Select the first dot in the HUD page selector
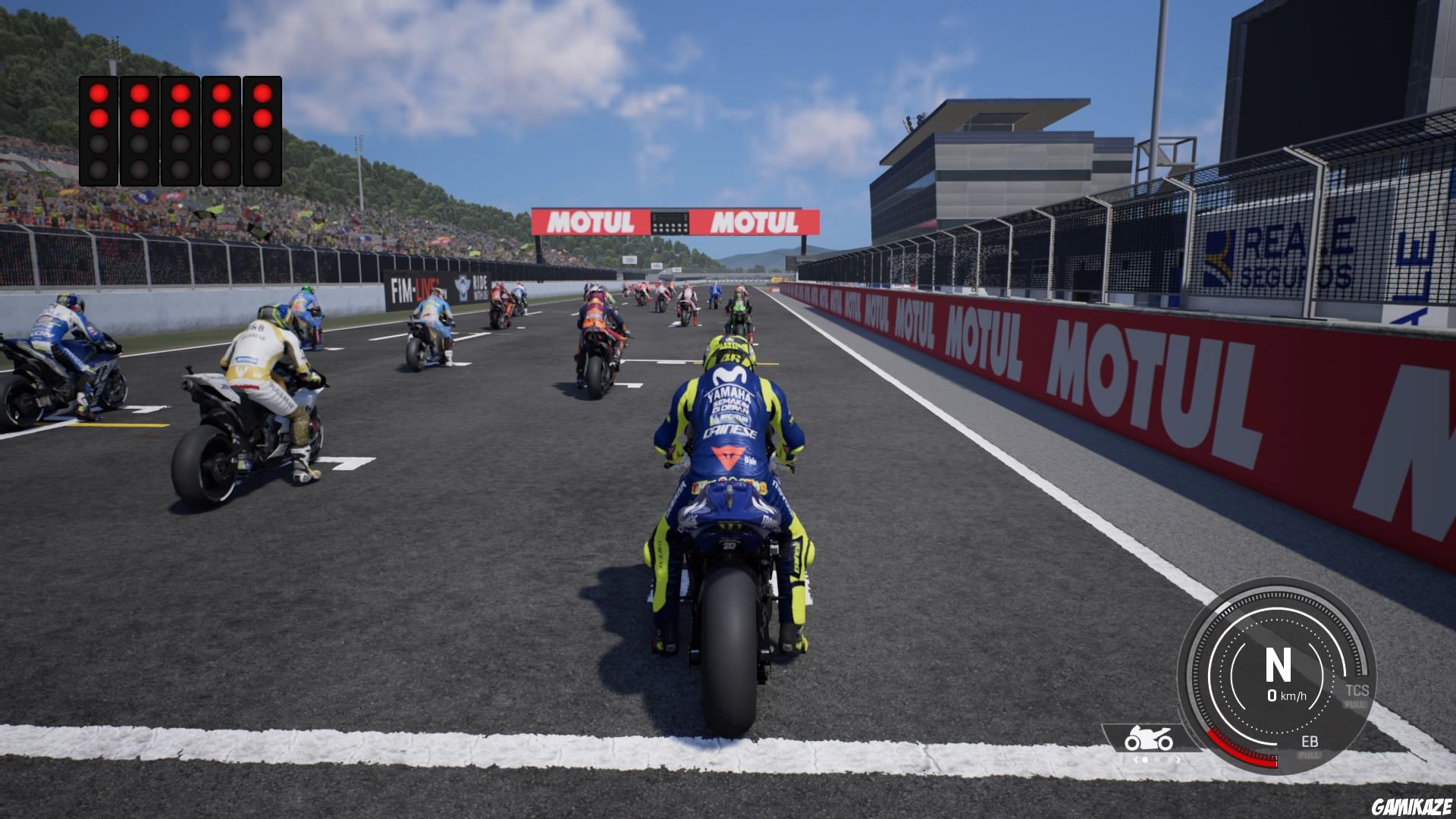Screen dimensions: 1456x819 [1145, 761]
